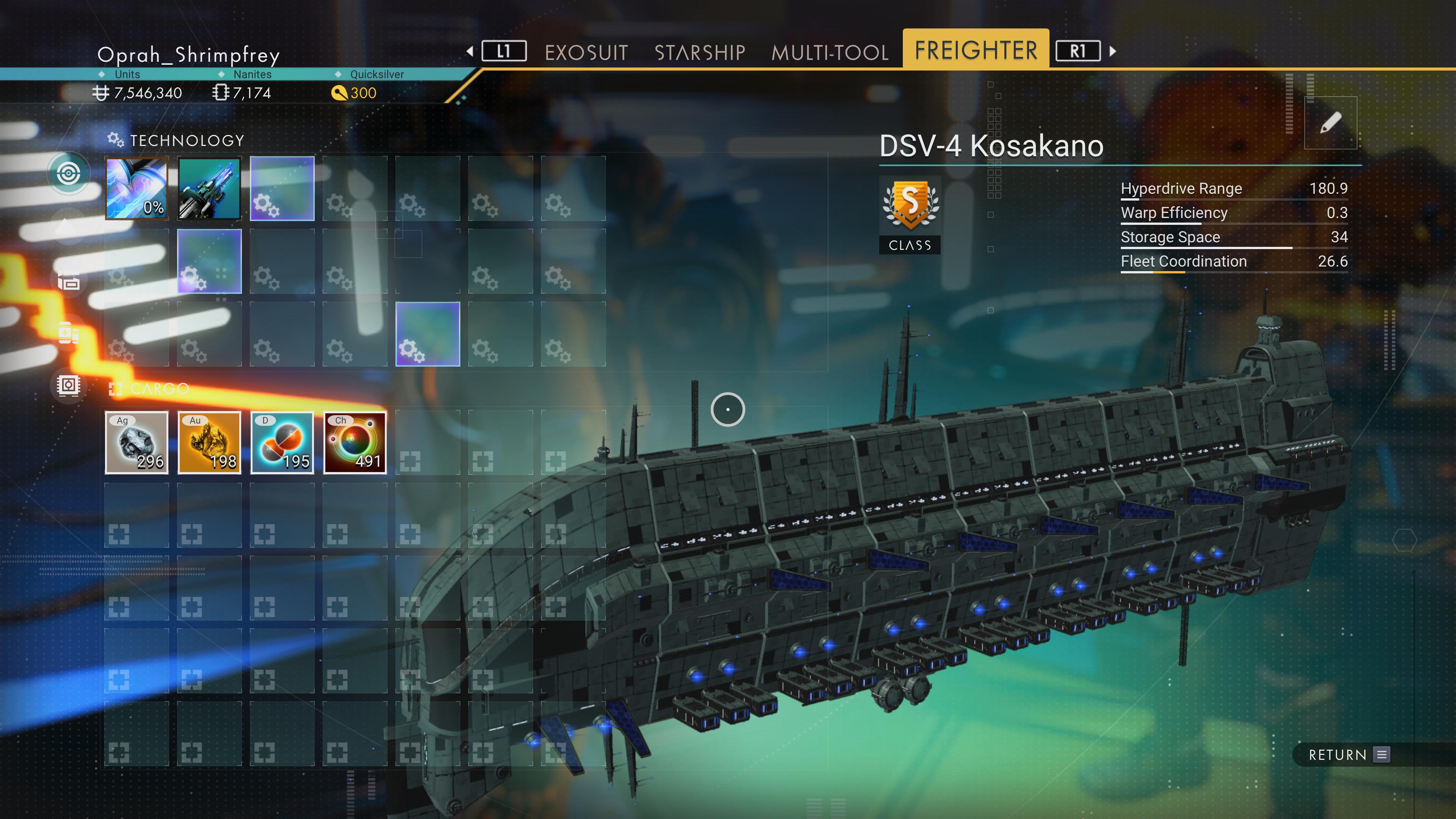Viewport: 1456px width, 819px height.
Task: Select the Chromatic Metal (Ch) stack of 491
Action: [355, 442]
